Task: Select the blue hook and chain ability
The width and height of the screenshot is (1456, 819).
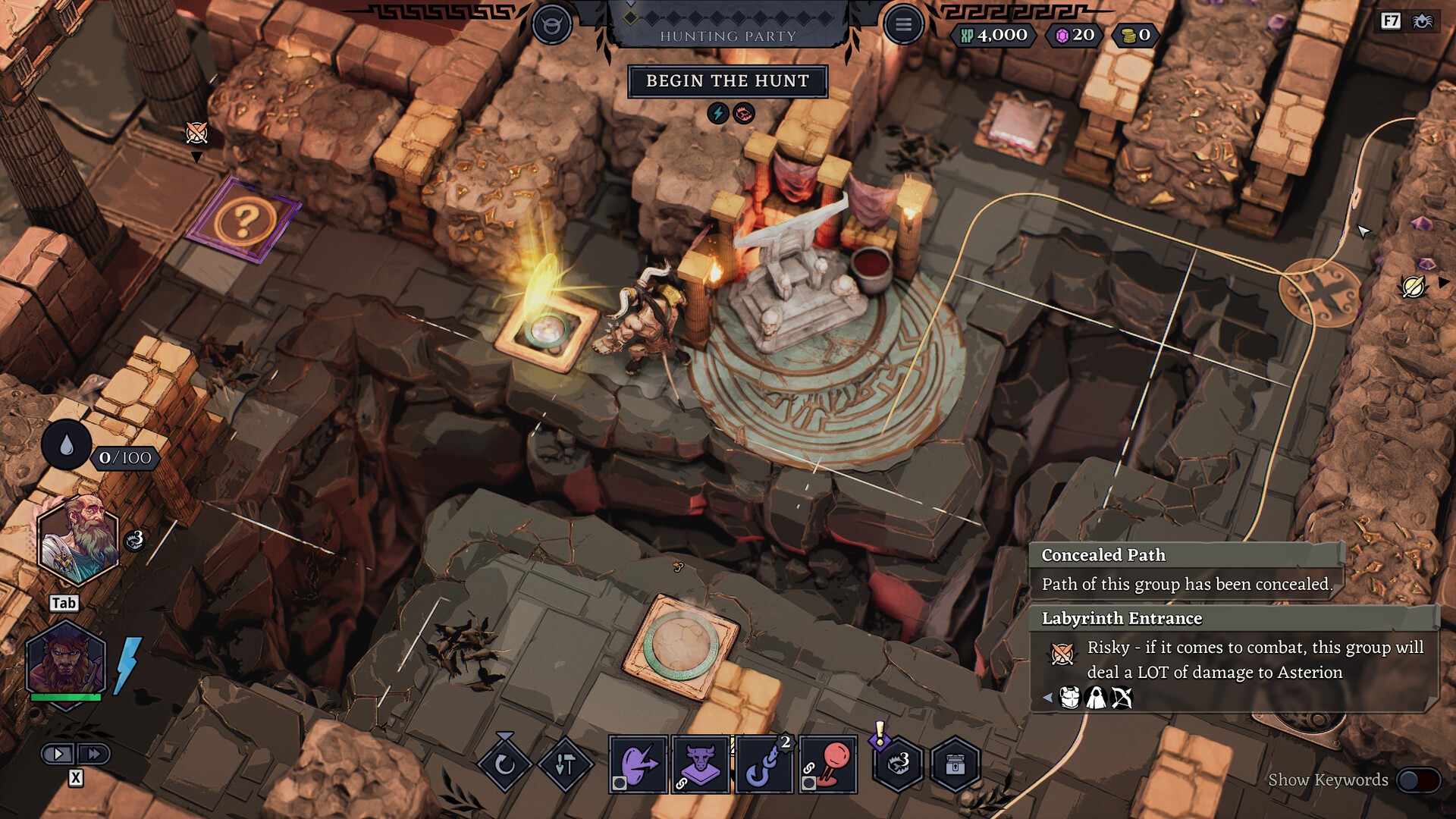Action: [764, 764]
